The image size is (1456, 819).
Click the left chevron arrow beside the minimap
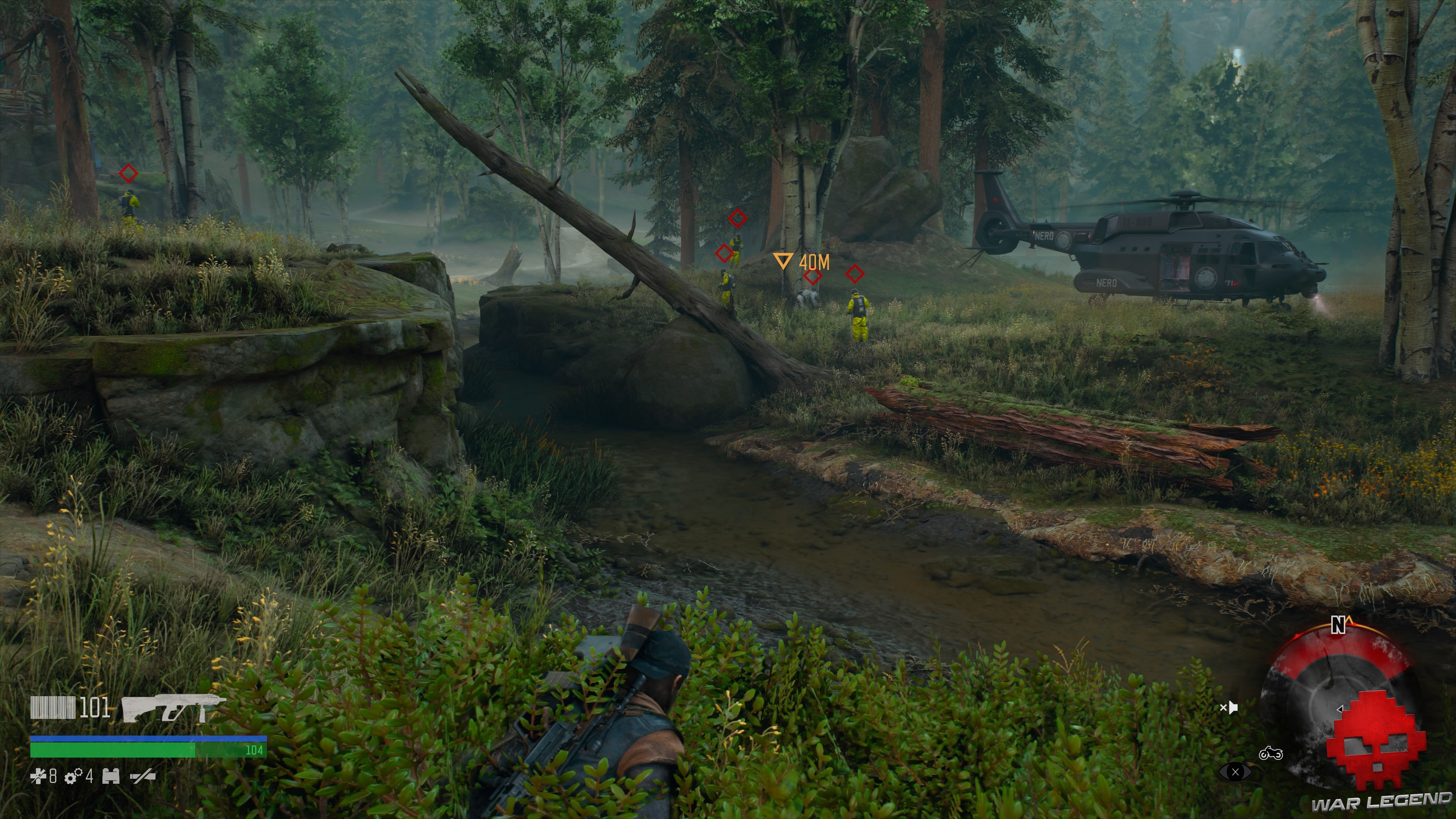[1340, 709]
